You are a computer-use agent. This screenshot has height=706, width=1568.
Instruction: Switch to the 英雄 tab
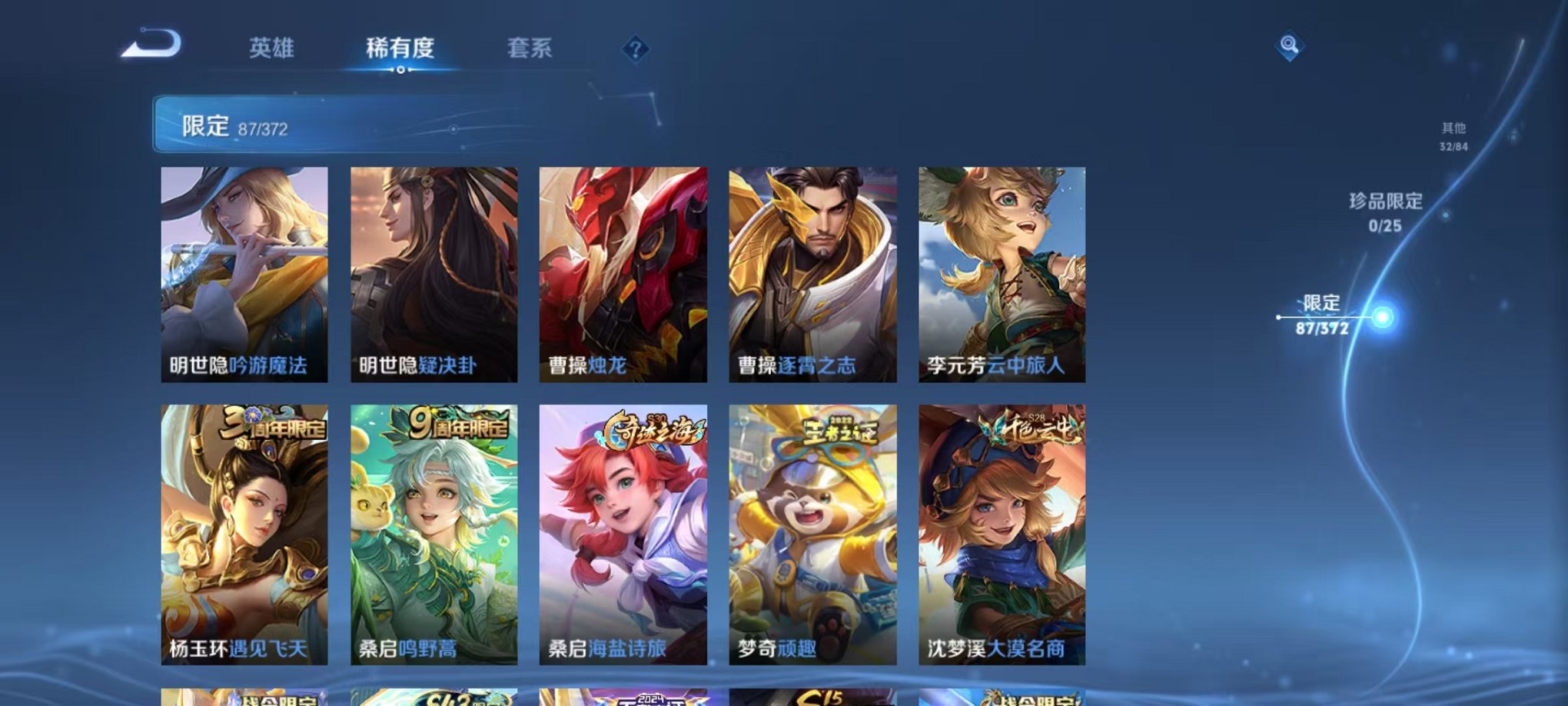(274, 48)
